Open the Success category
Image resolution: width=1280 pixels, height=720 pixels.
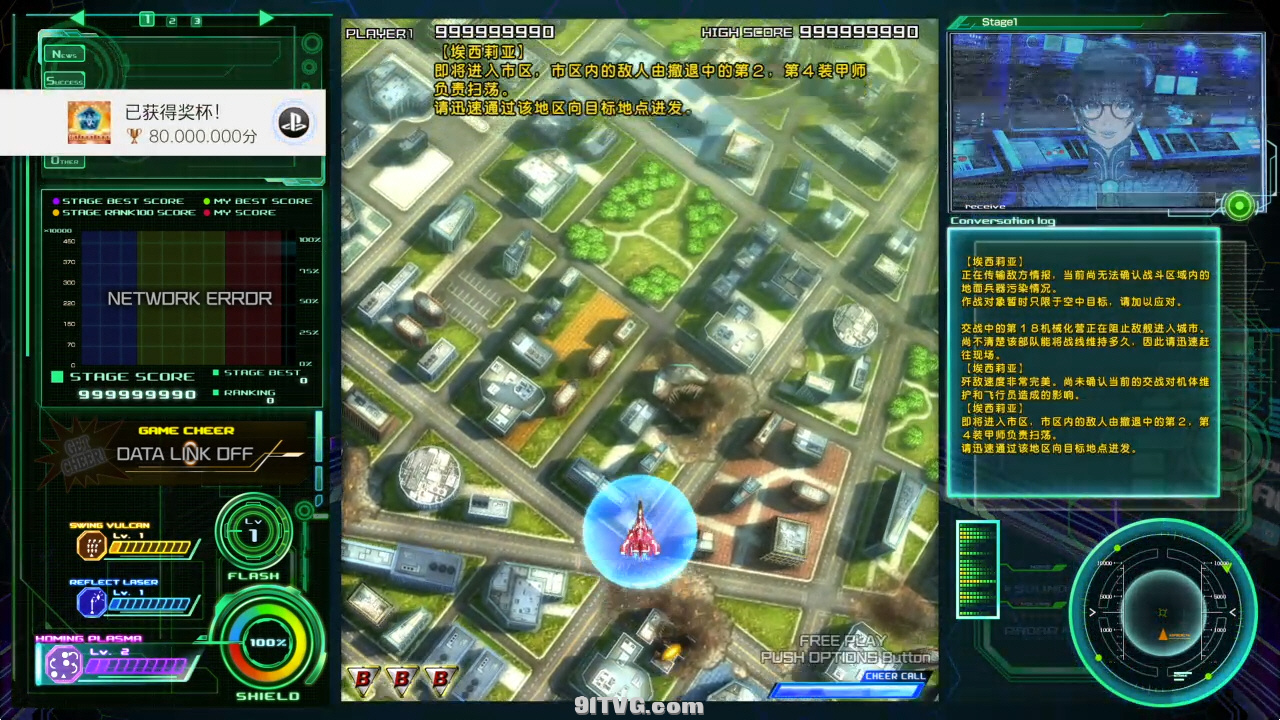click(64, 81)
